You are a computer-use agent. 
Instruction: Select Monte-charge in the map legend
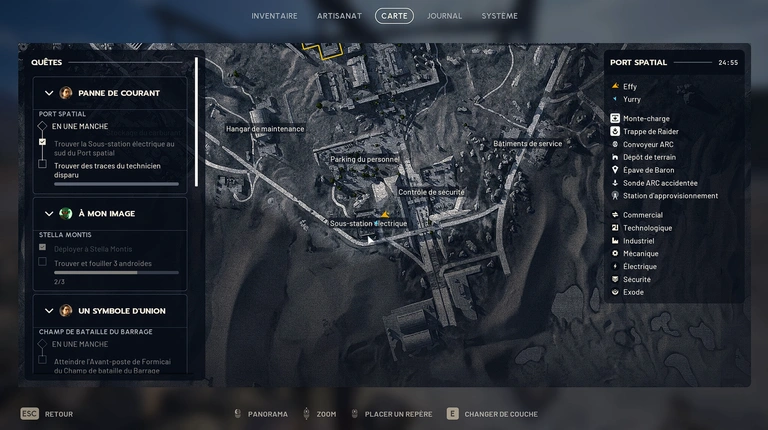pyautogui.click(x=646, y=119)
